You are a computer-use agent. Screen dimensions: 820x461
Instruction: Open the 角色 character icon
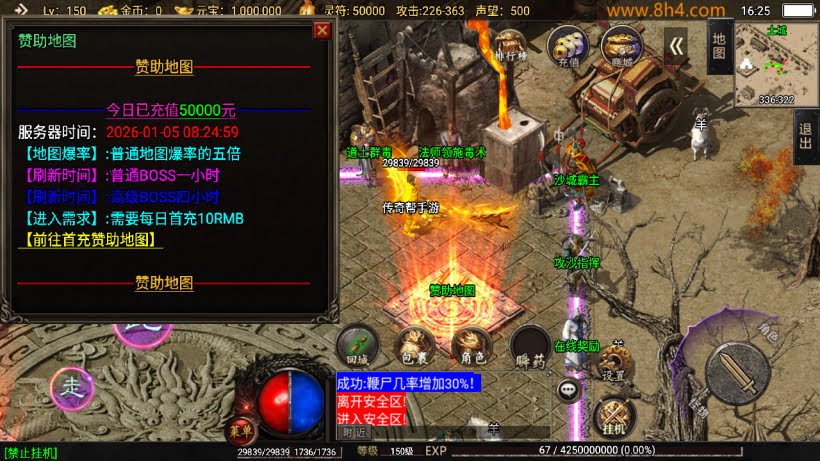tap(472, 345)
